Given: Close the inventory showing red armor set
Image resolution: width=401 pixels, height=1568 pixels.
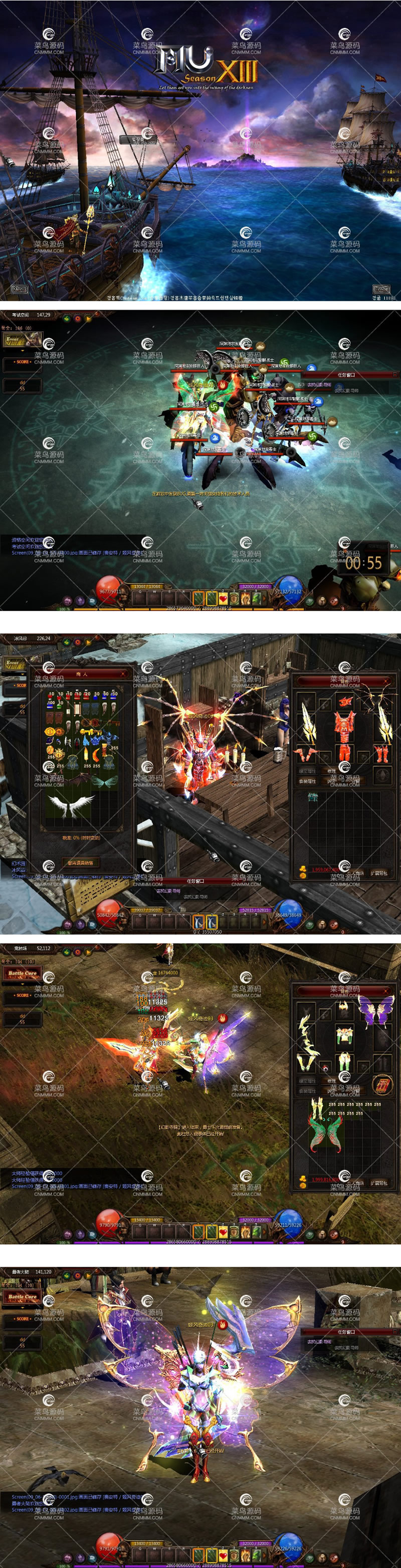Looking at the screenshot, I should (385, 681).
